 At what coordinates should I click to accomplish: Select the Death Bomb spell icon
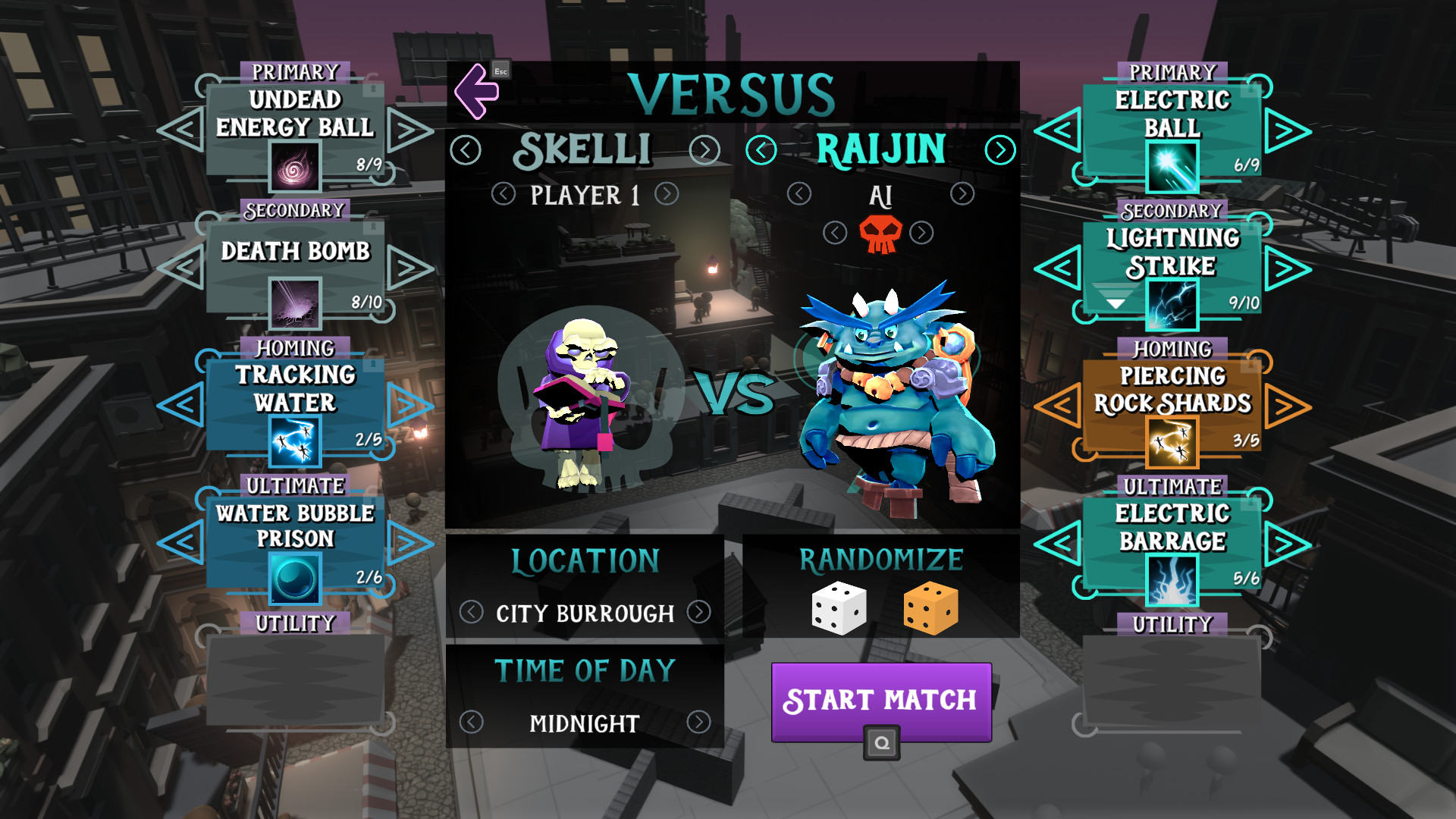pyautogui.click(x=295, y=303)
